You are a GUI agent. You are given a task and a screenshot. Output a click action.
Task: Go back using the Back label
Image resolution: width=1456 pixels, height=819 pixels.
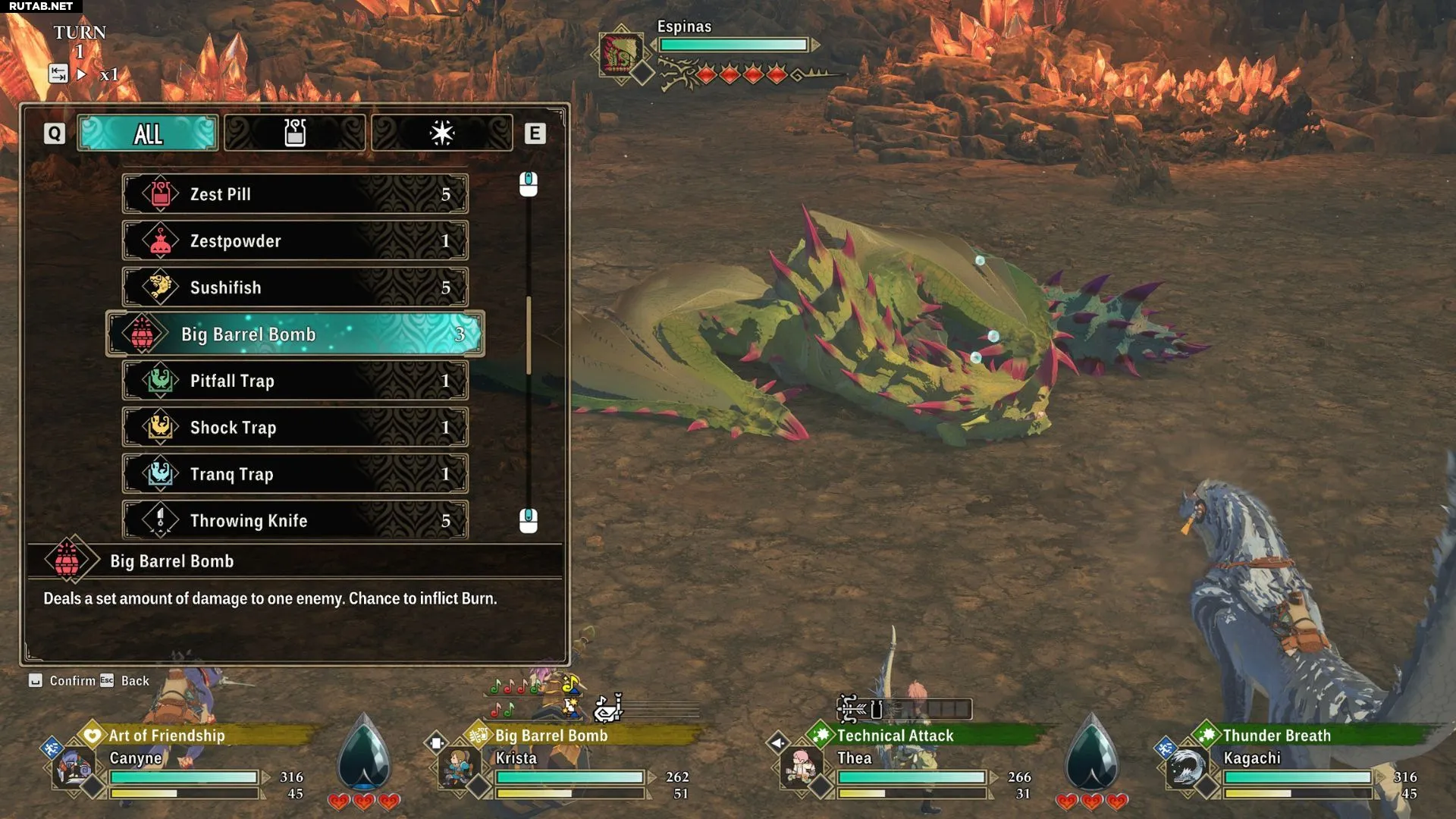tap(134, 681)
